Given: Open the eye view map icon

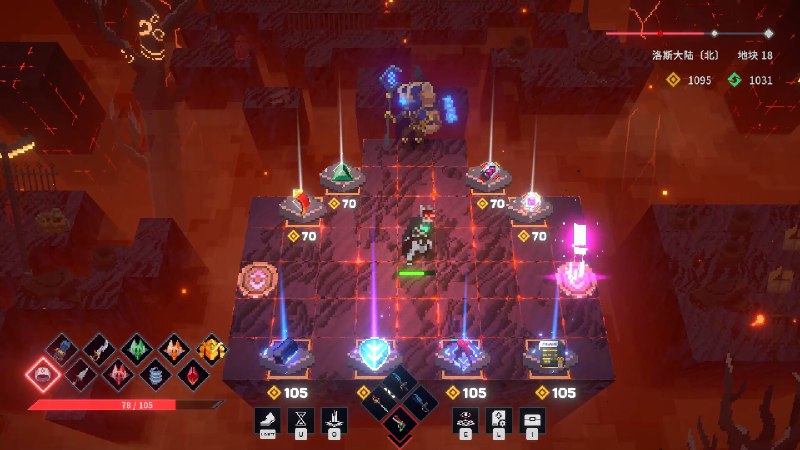Looking at the screenshot, I should (465, 420).
